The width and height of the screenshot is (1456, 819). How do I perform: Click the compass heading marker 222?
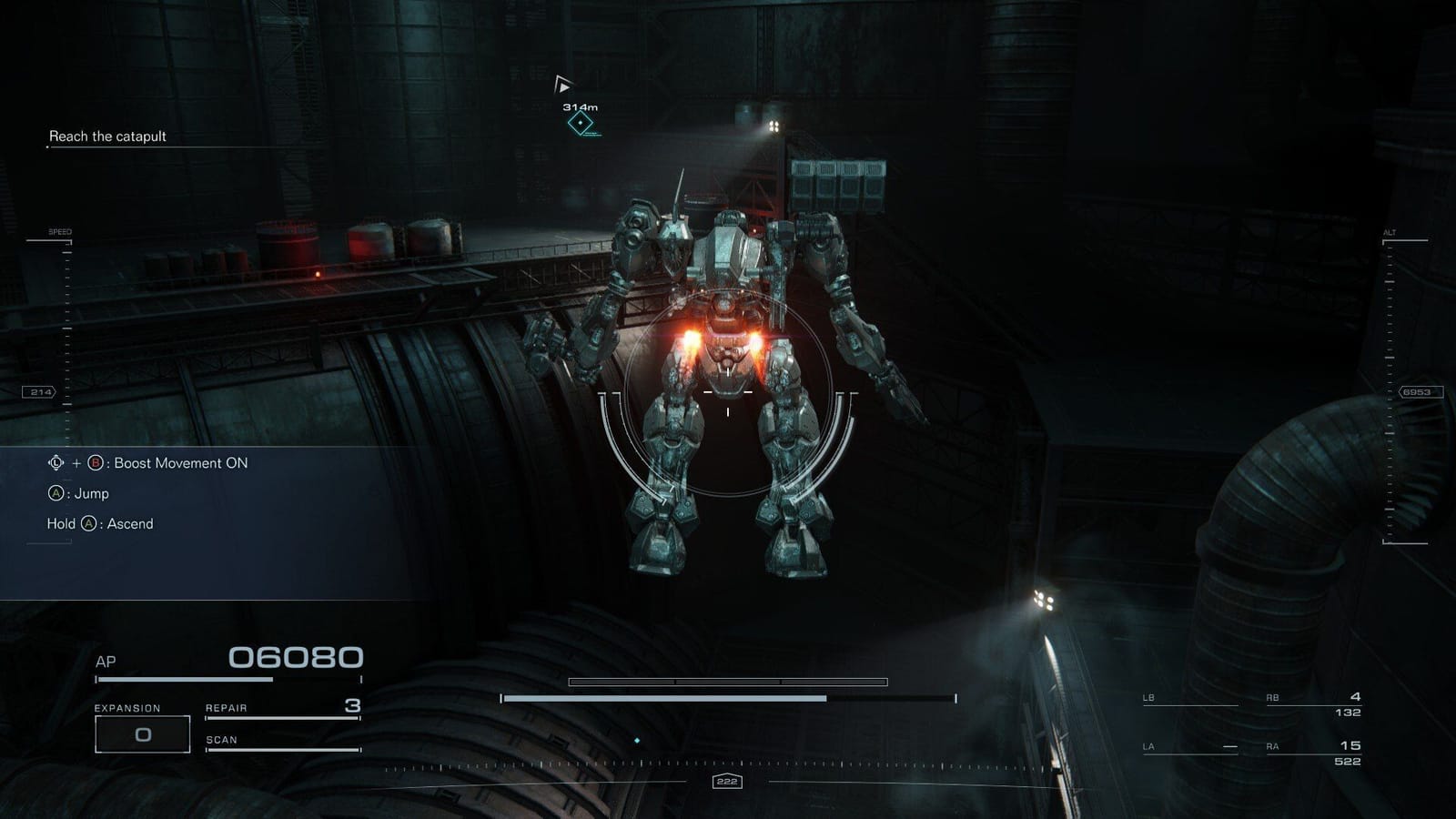click(727, 780)
